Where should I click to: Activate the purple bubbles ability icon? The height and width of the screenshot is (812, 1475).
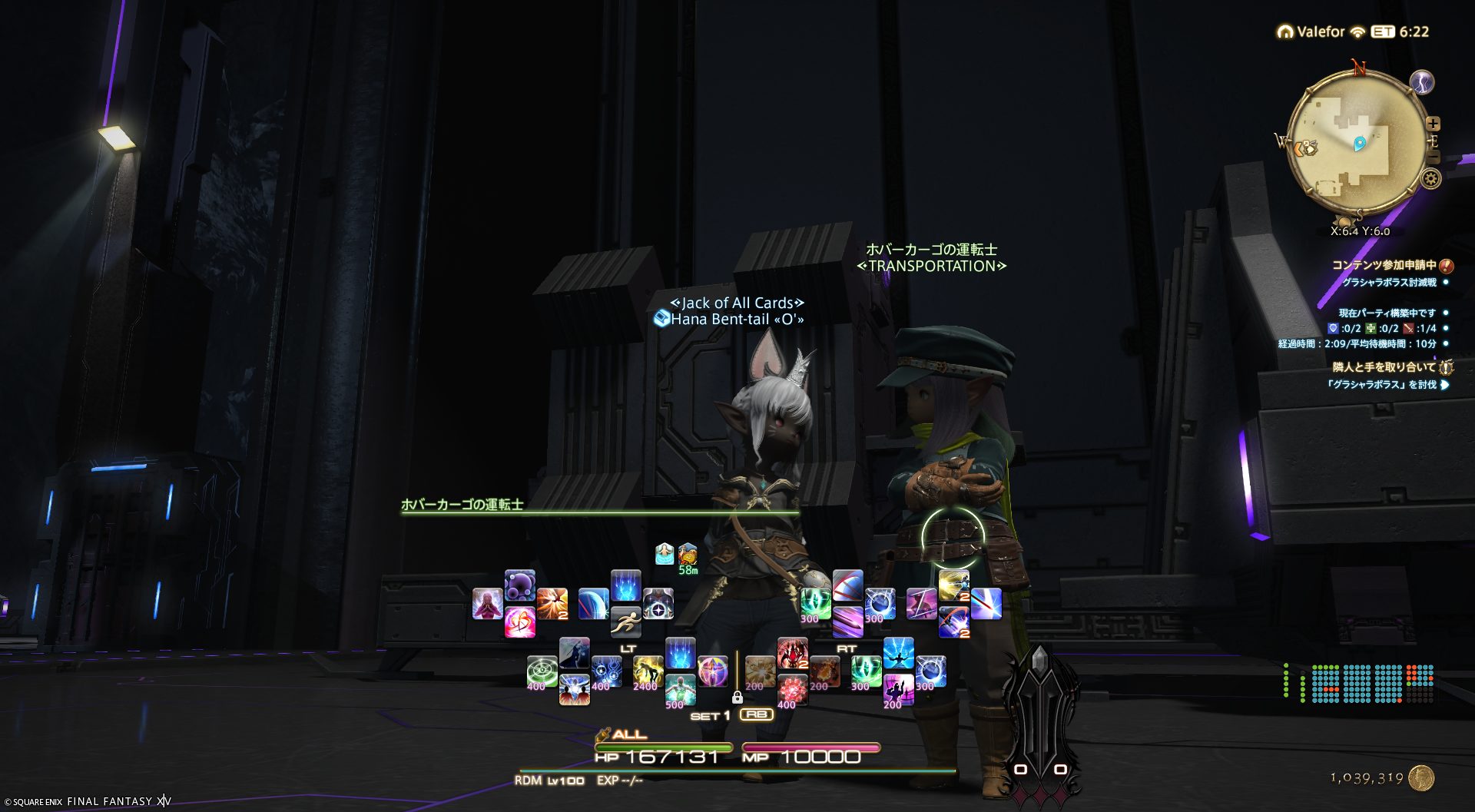point(520,585)
